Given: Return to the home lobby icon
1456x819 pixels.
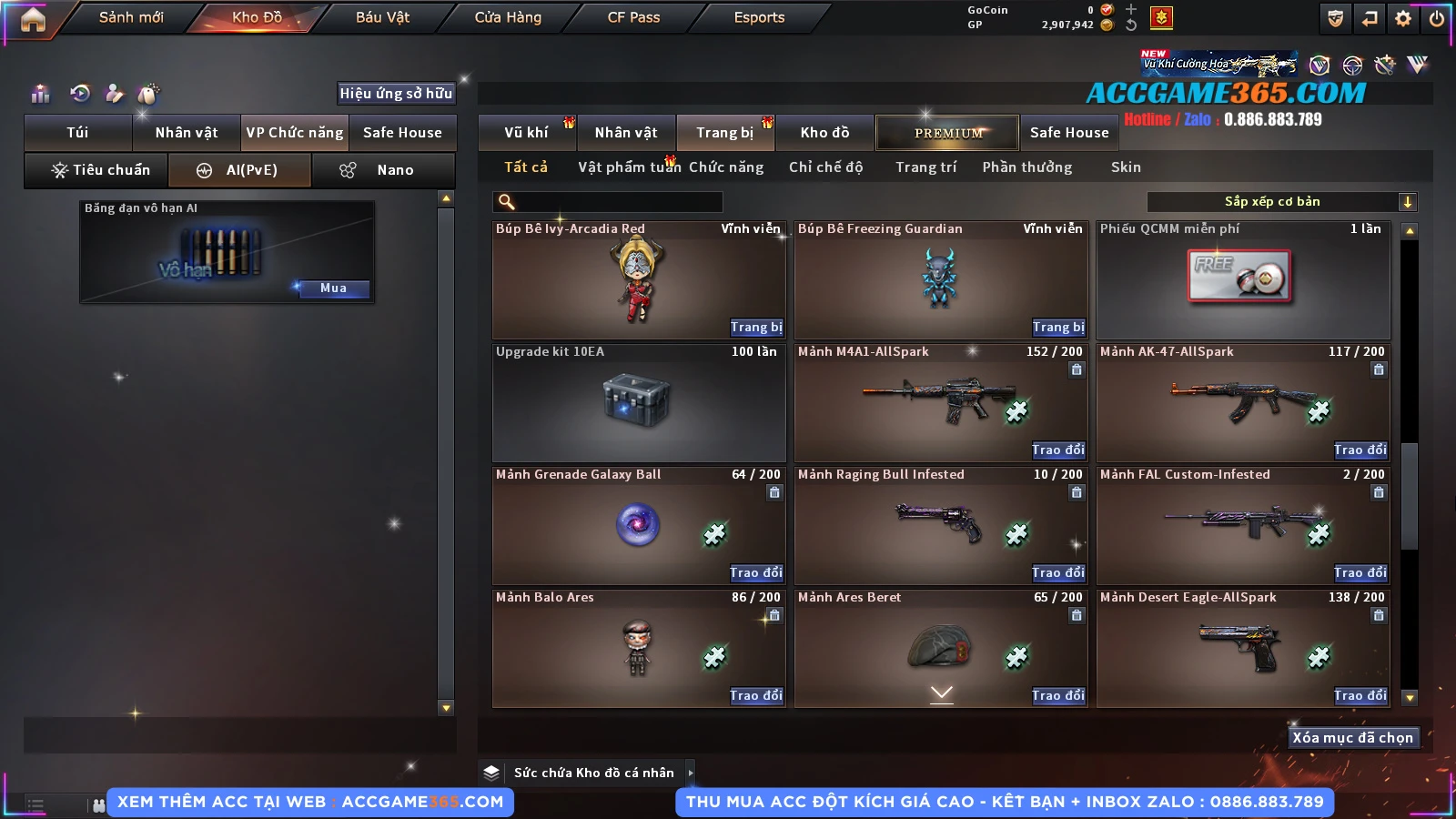Looking at the screenshot, I should [33, 19].
